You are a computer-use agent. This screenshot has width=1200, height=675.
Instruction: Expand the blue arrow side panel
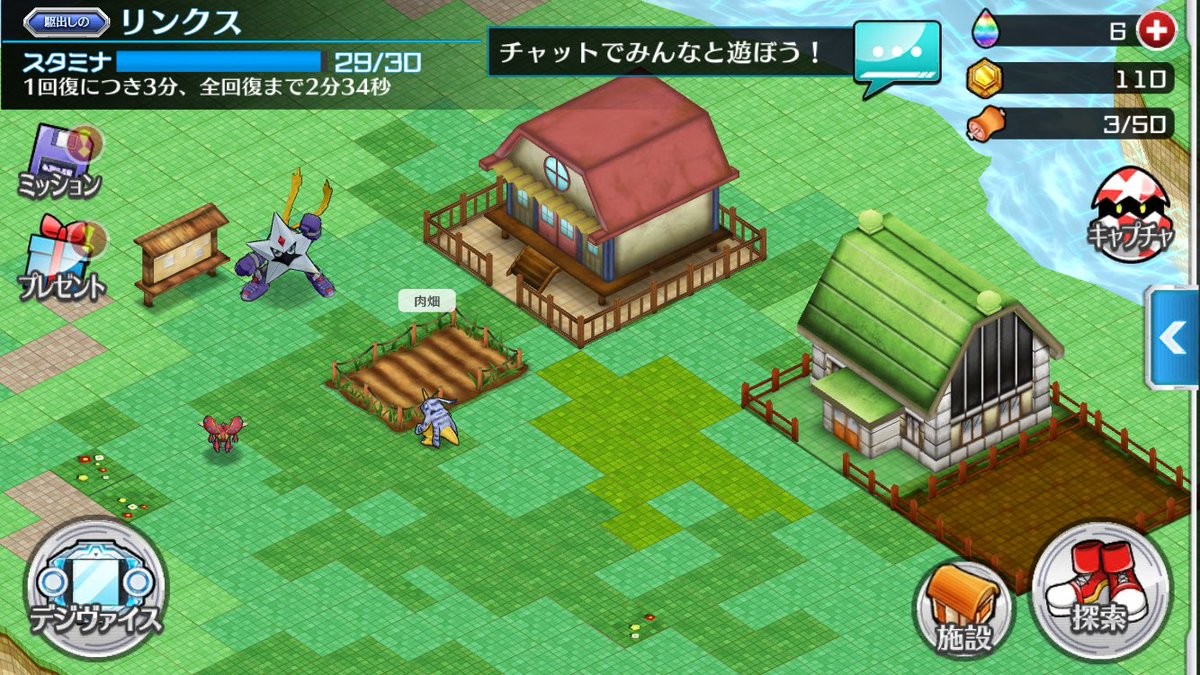(x=1172, y=337)
